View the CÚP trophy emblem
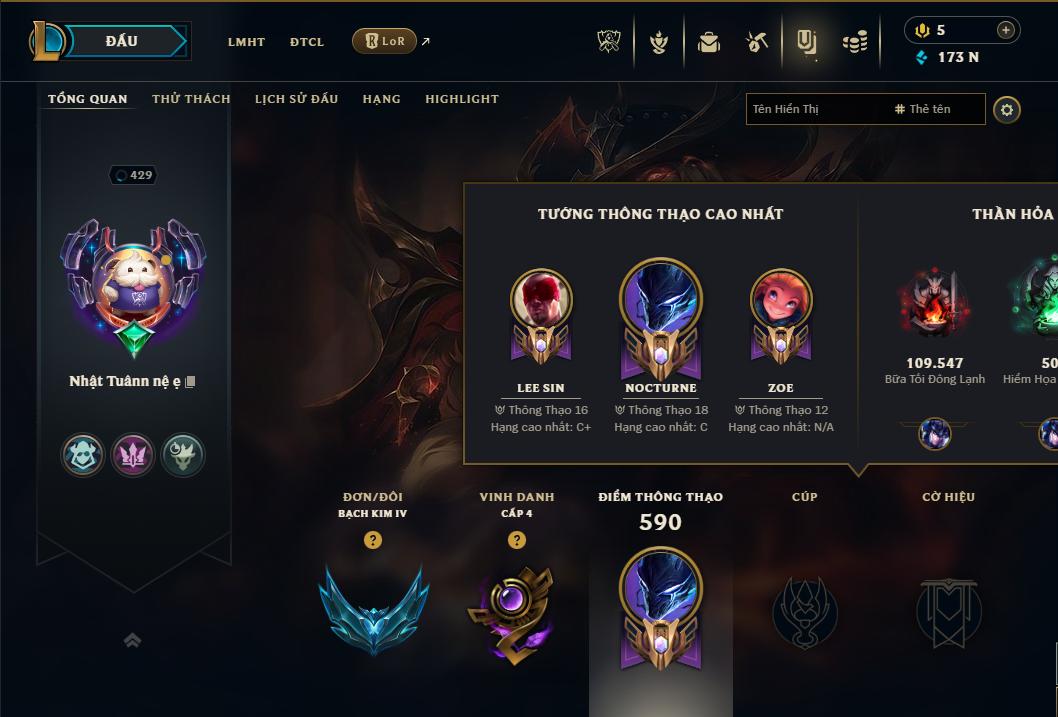 coord(804,612)
